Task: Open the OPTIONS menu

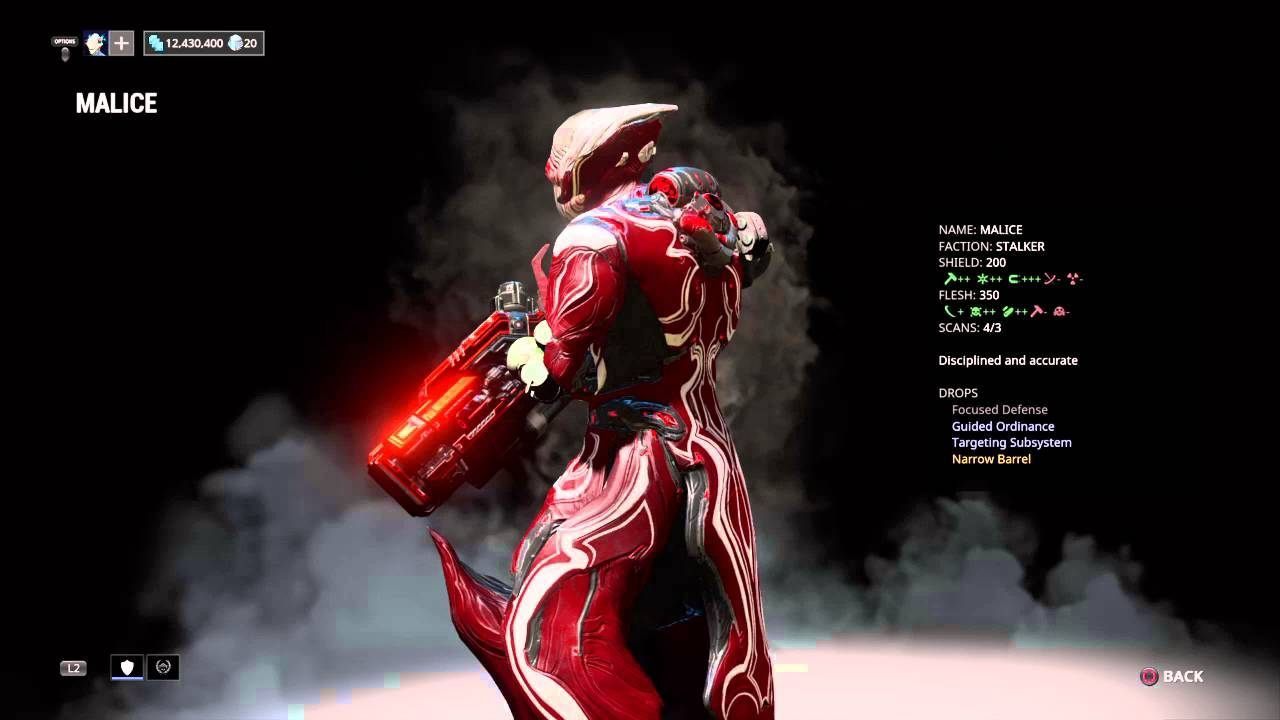Action: pyautogui.click(x=65, y=41)
